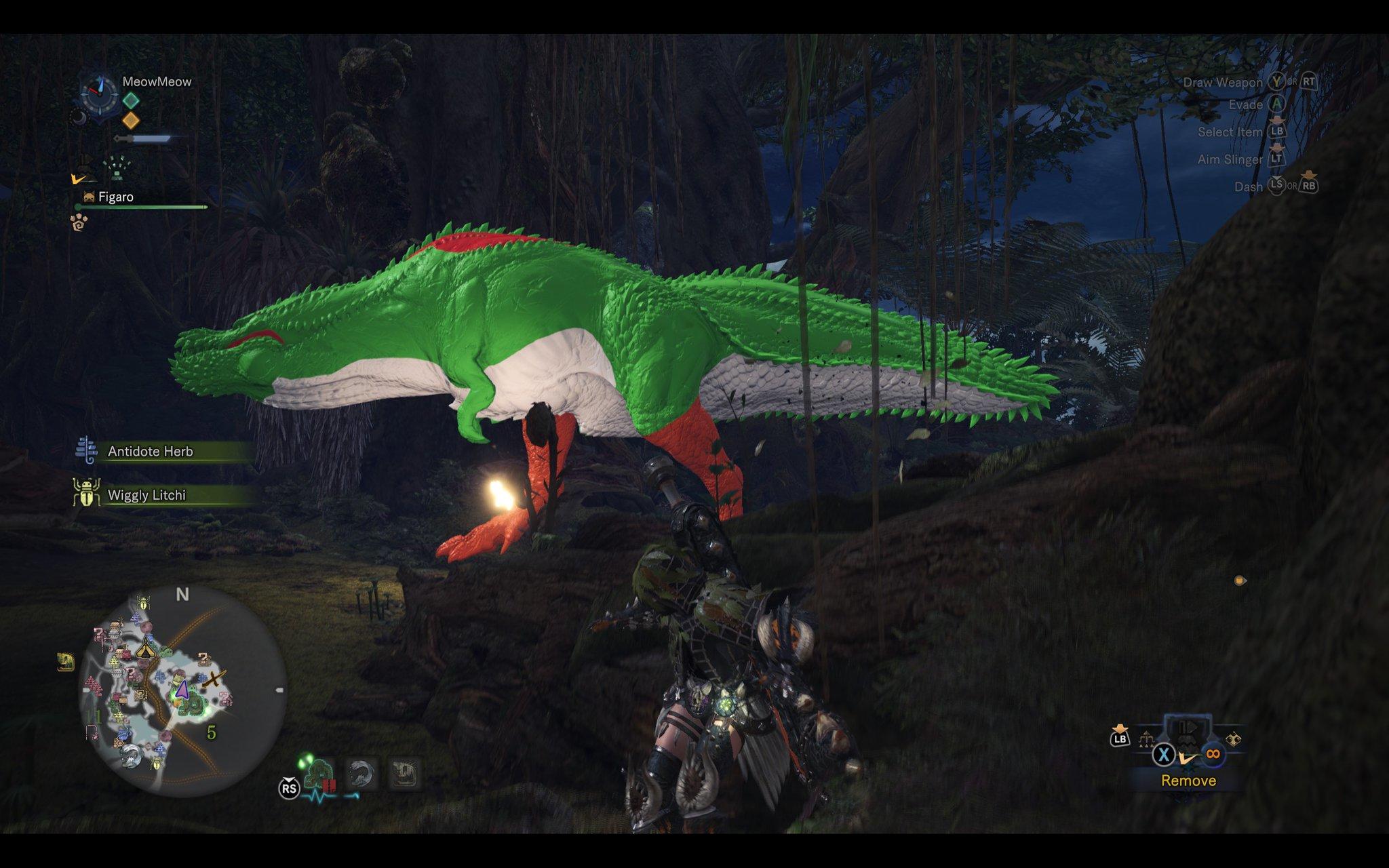Select the orange diamond status icon
1389x868 pixels.
coord(131,121)
